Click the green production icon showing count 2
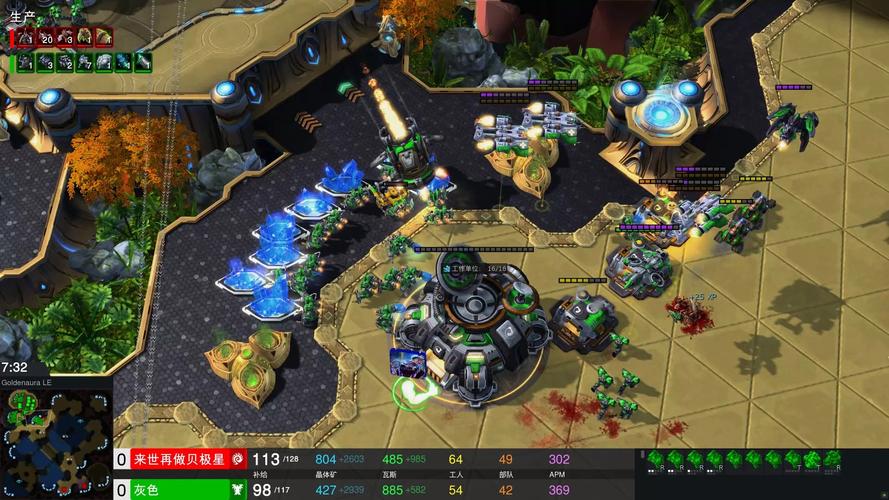 pyautogui.click(x=64, y=62)
